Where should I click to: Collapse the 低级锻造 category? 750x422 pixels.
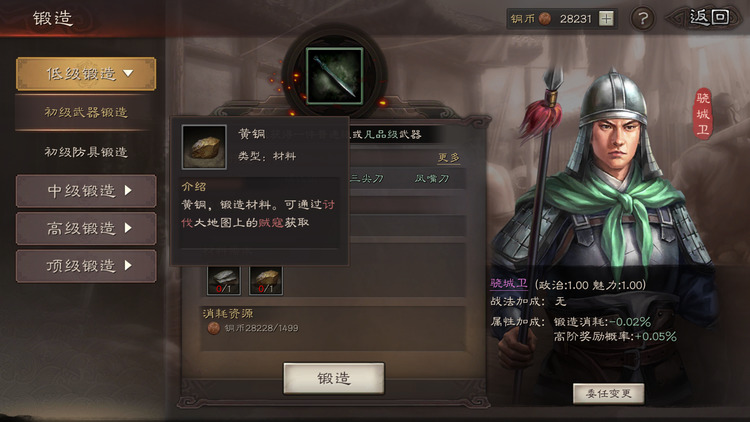86,73
